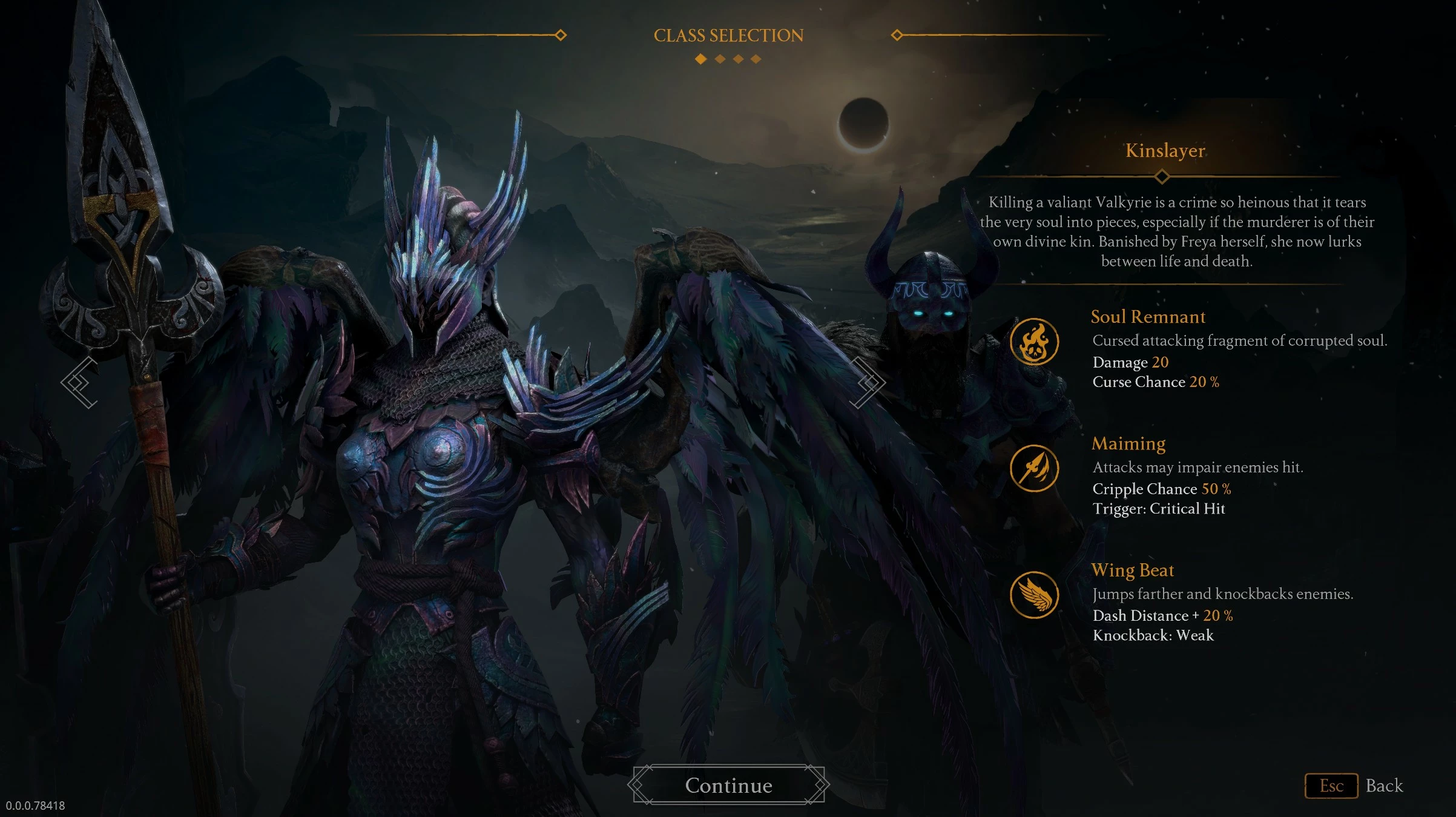Go back to the previous screen
The height and width of the screenshot is (817, 1456).
[1354, 786]
